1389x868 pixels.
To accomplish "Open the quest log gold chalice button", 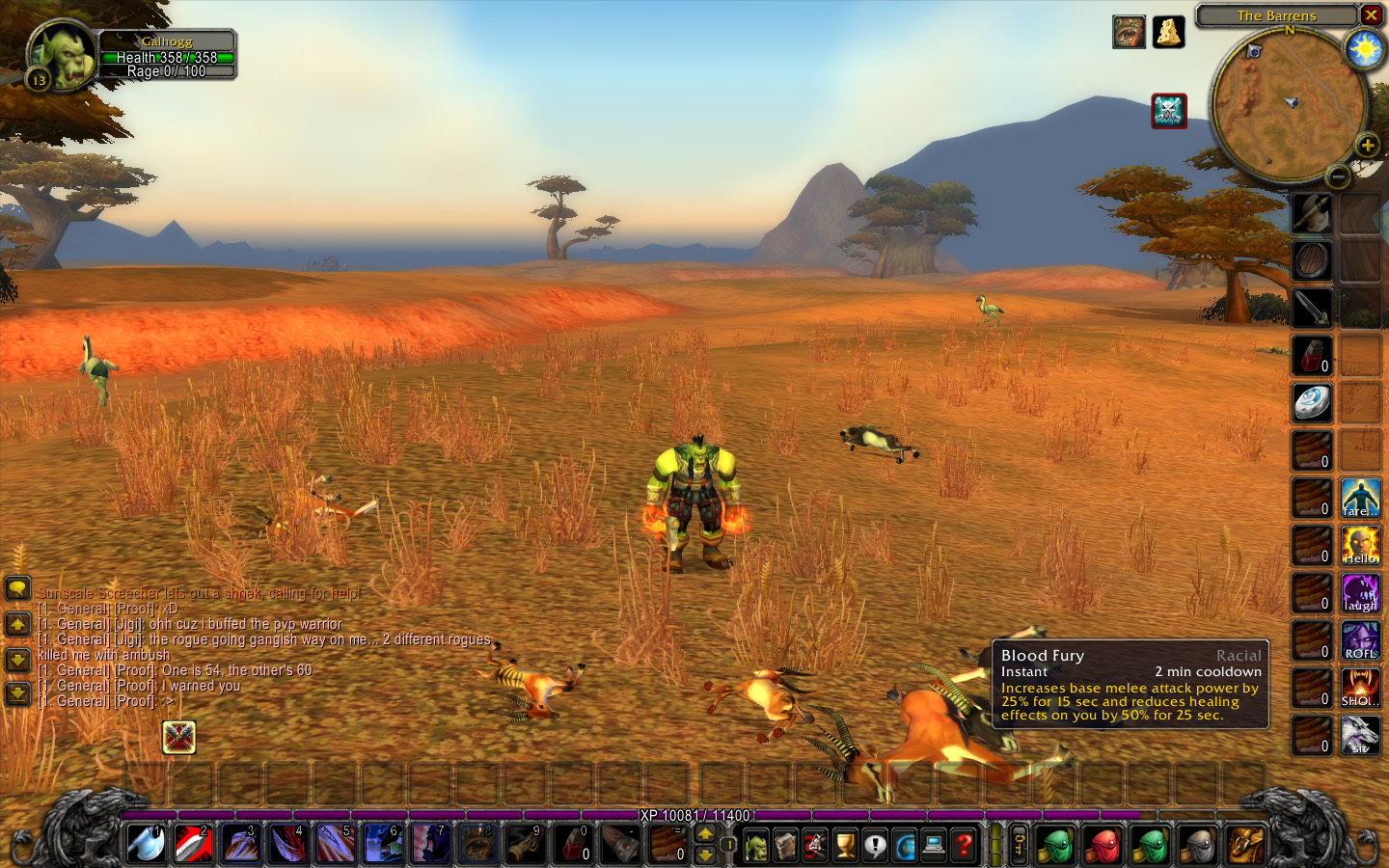I will click(x=845, y=846).
